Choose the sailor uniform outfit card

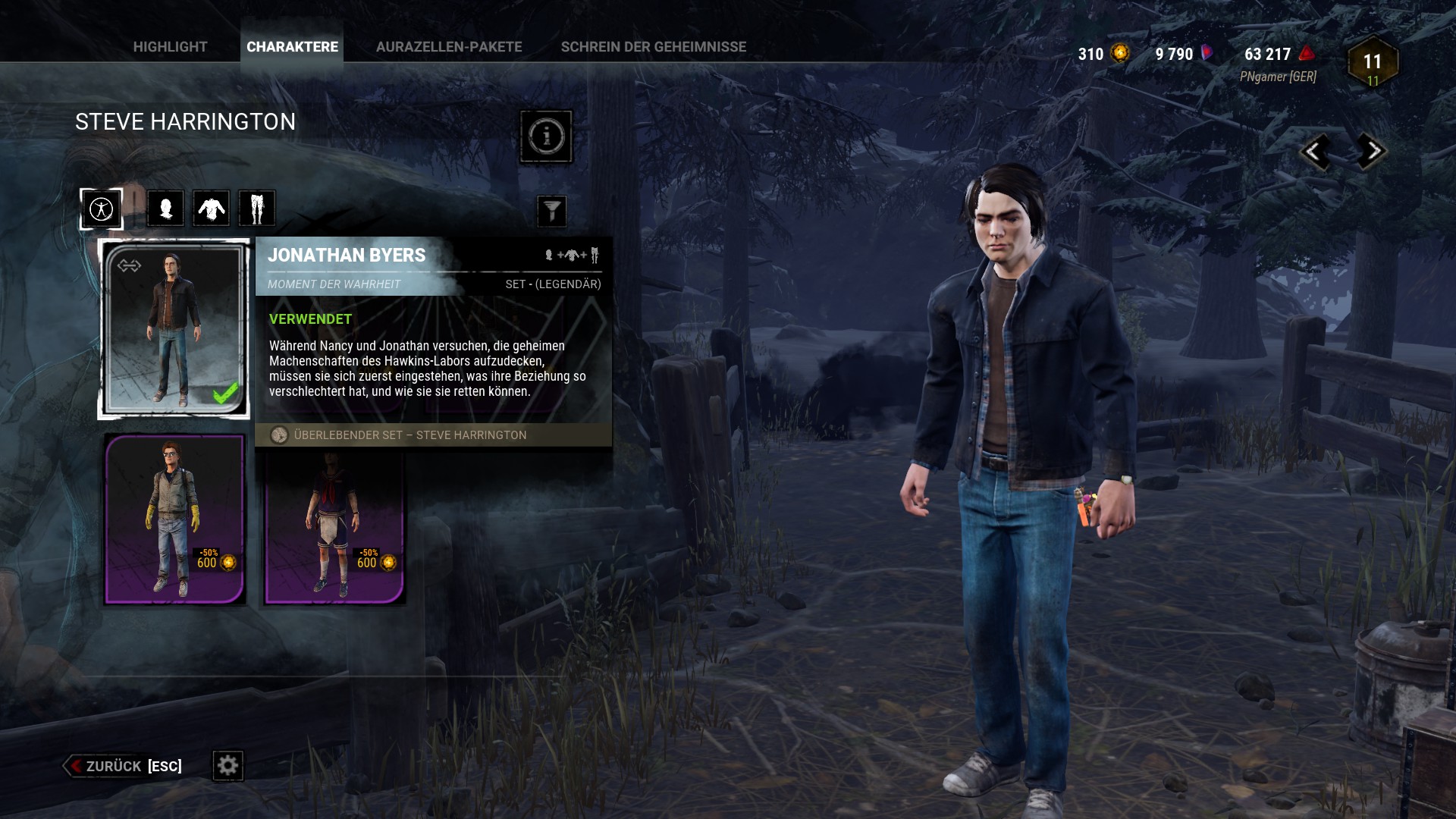click(x=334, y=527)
